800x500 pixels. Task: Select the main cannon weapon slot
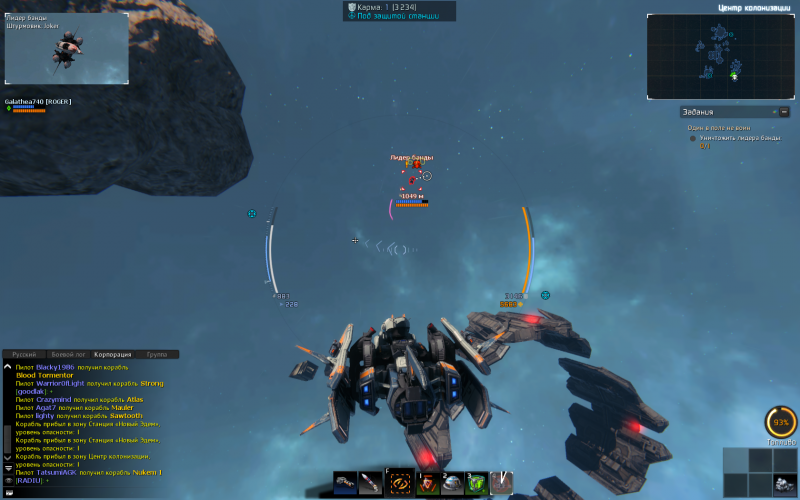[345, 483]
